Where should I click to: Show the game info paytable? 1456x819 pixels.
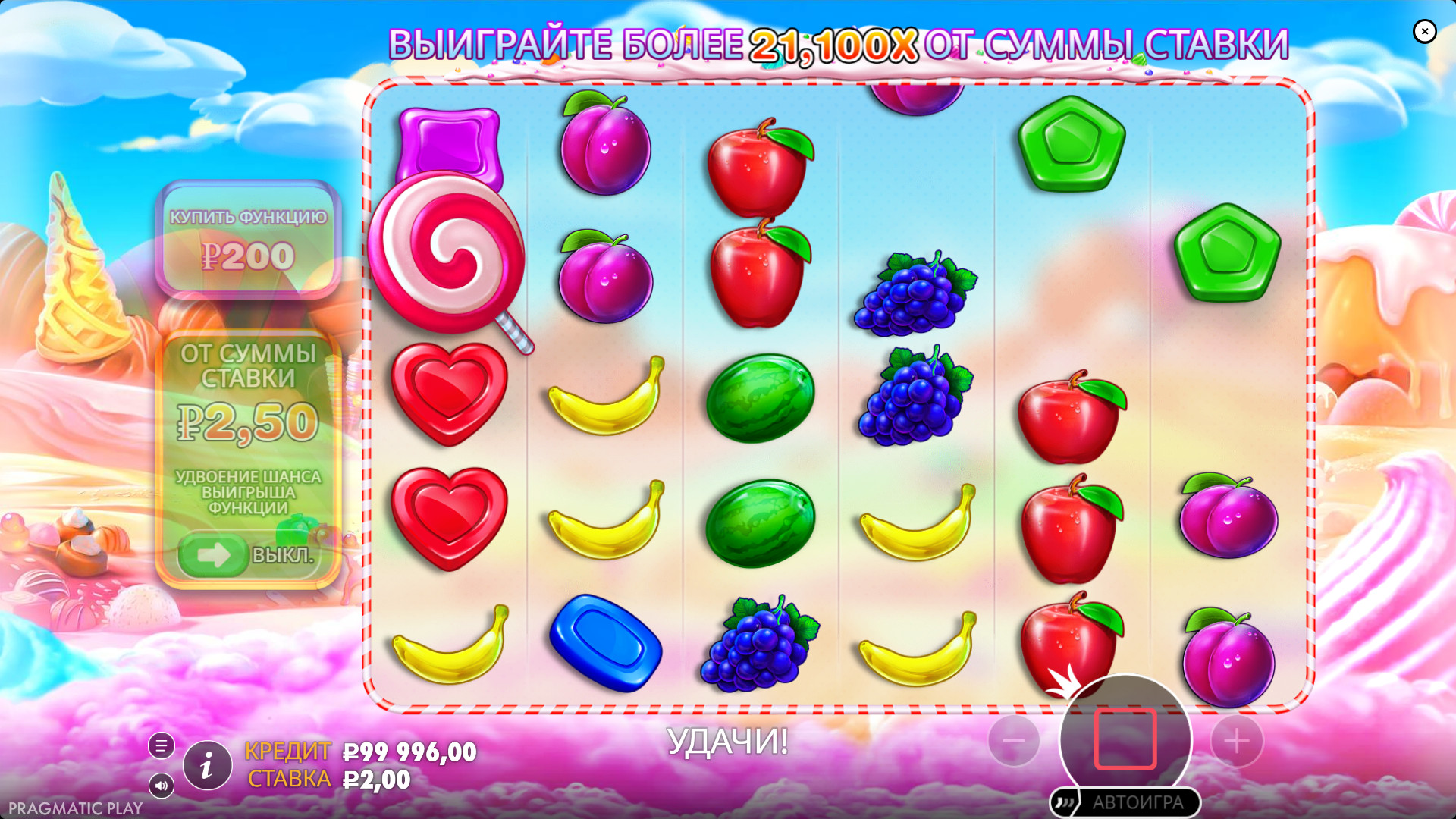206,766
